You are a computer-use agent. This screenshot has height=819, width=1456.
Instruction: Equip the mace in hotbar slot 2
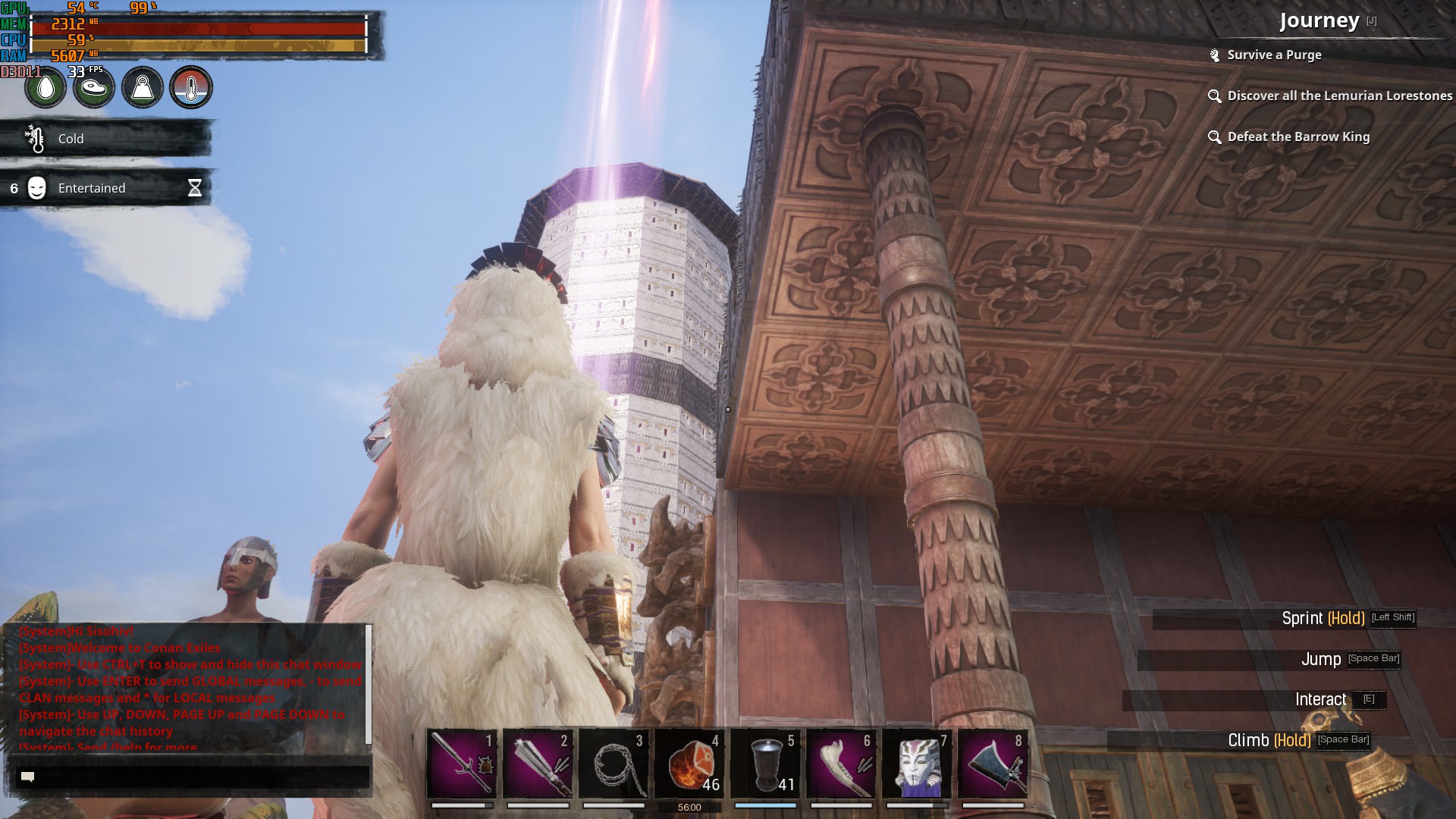538,763
